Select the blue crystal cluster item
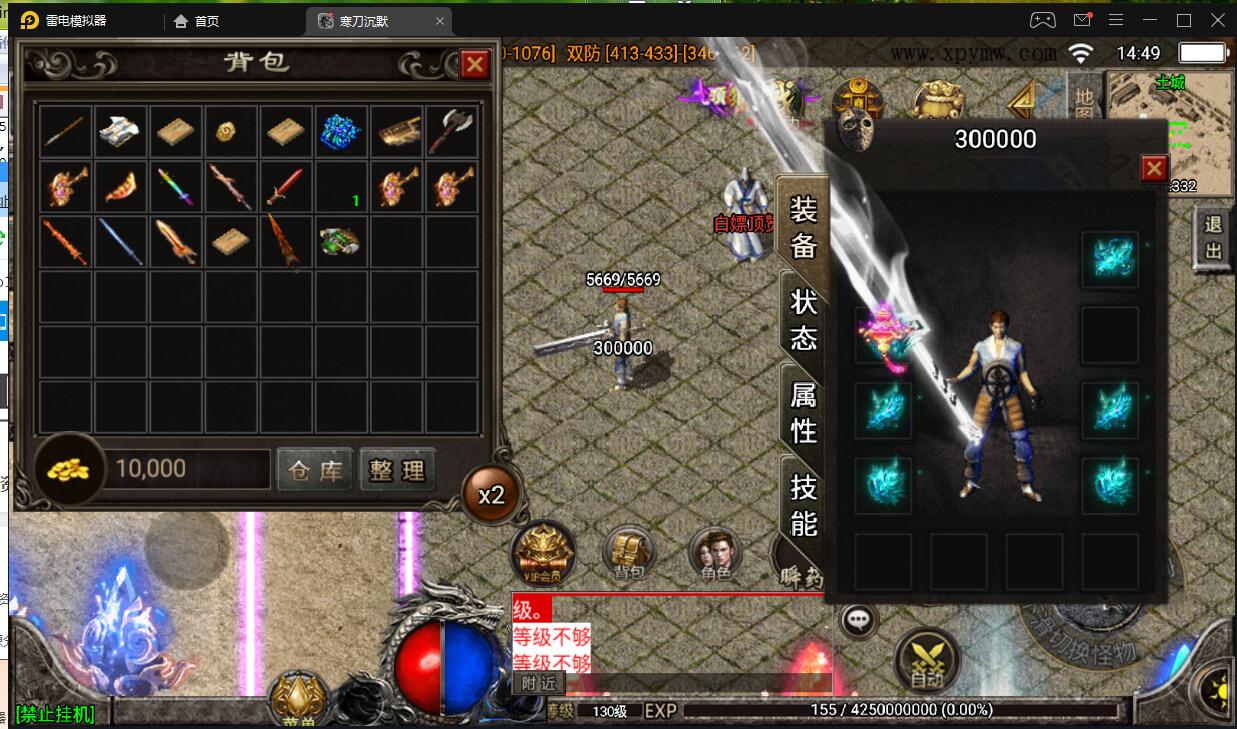The width and height of the screenshot is (1237, 729). coord(341,131)
